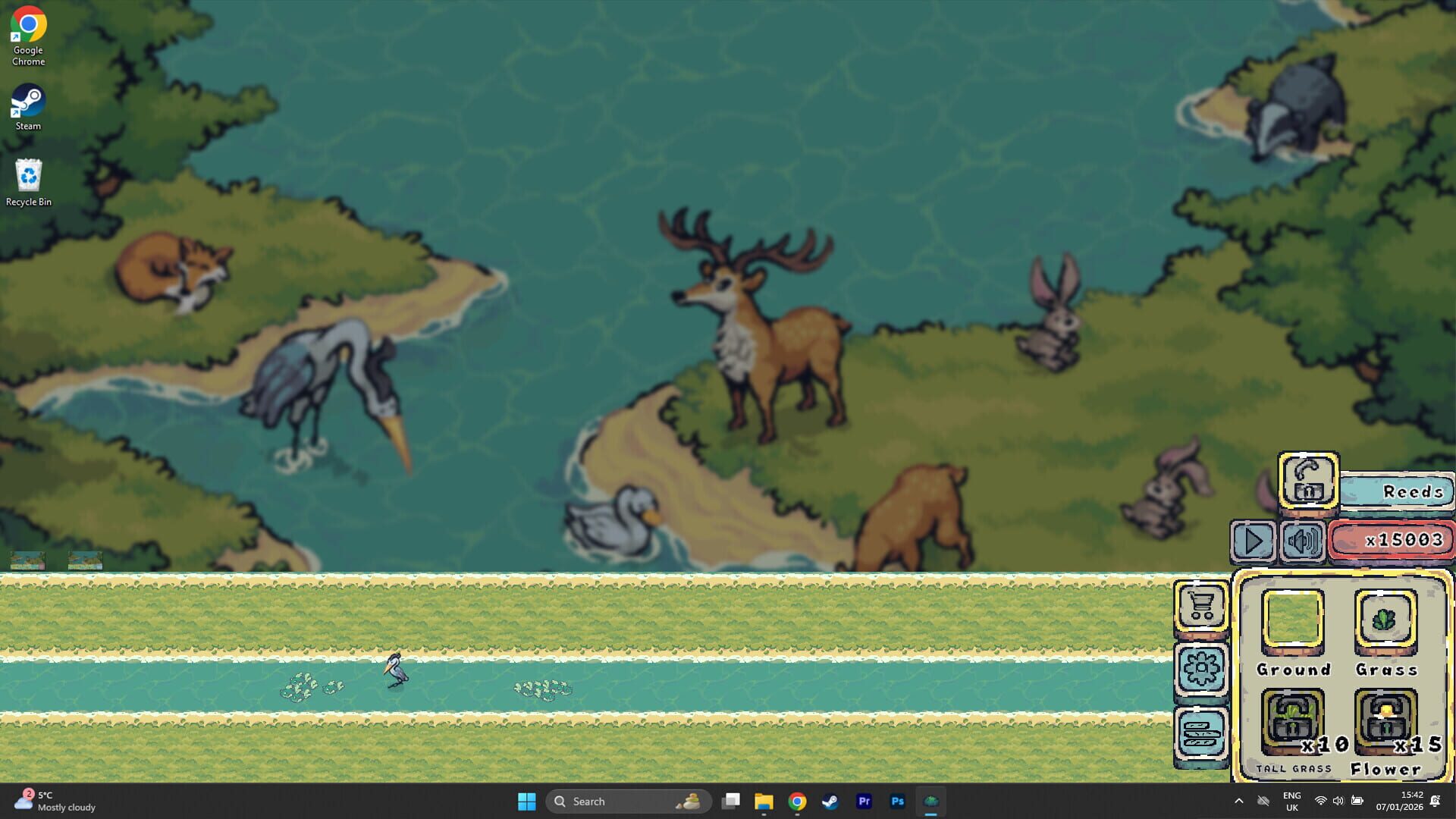Mute the game sound
Viewport: 1456px width, 819px height.
pyautogui.click(x=1303, y=541)
